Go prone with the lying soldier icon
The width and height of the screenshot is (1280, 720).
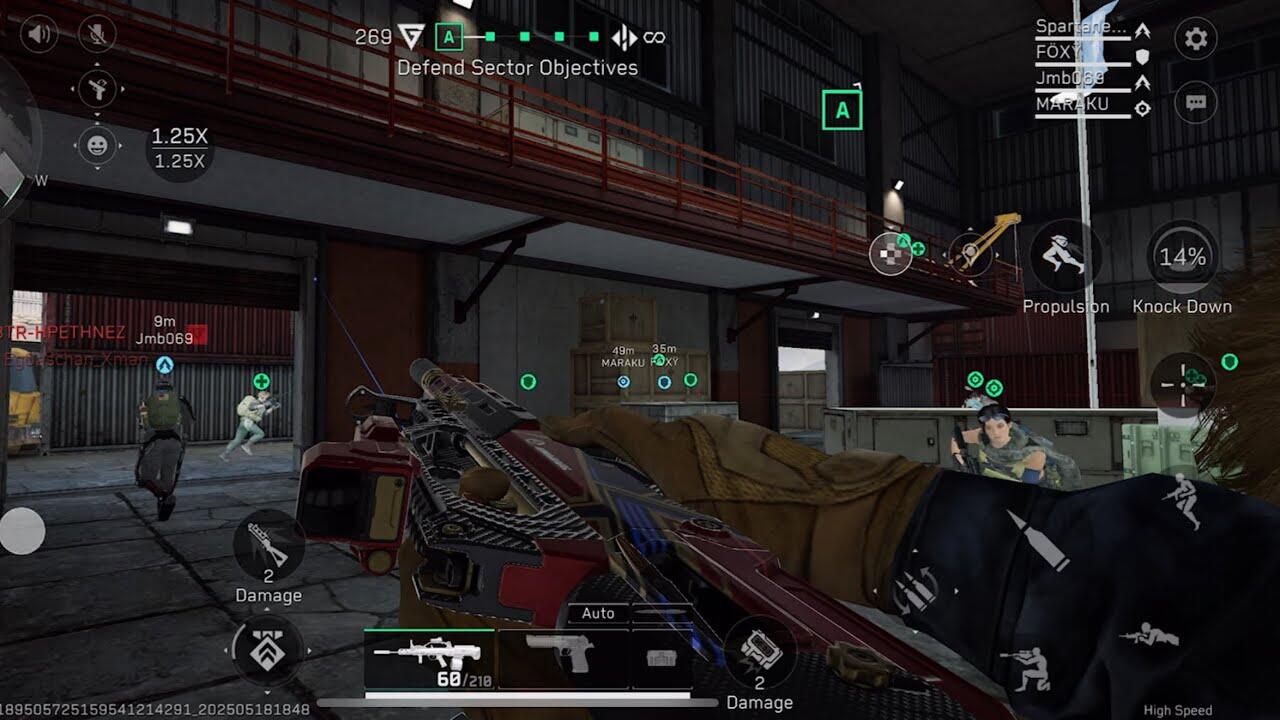1149,635
